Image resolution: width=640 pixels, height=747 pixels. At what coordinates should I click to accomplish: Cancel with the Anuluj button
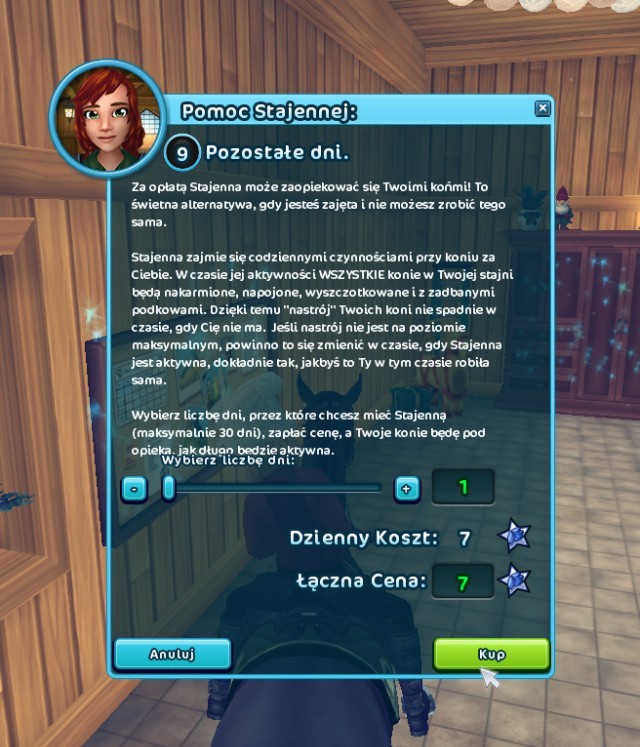(x=172, y=654)
